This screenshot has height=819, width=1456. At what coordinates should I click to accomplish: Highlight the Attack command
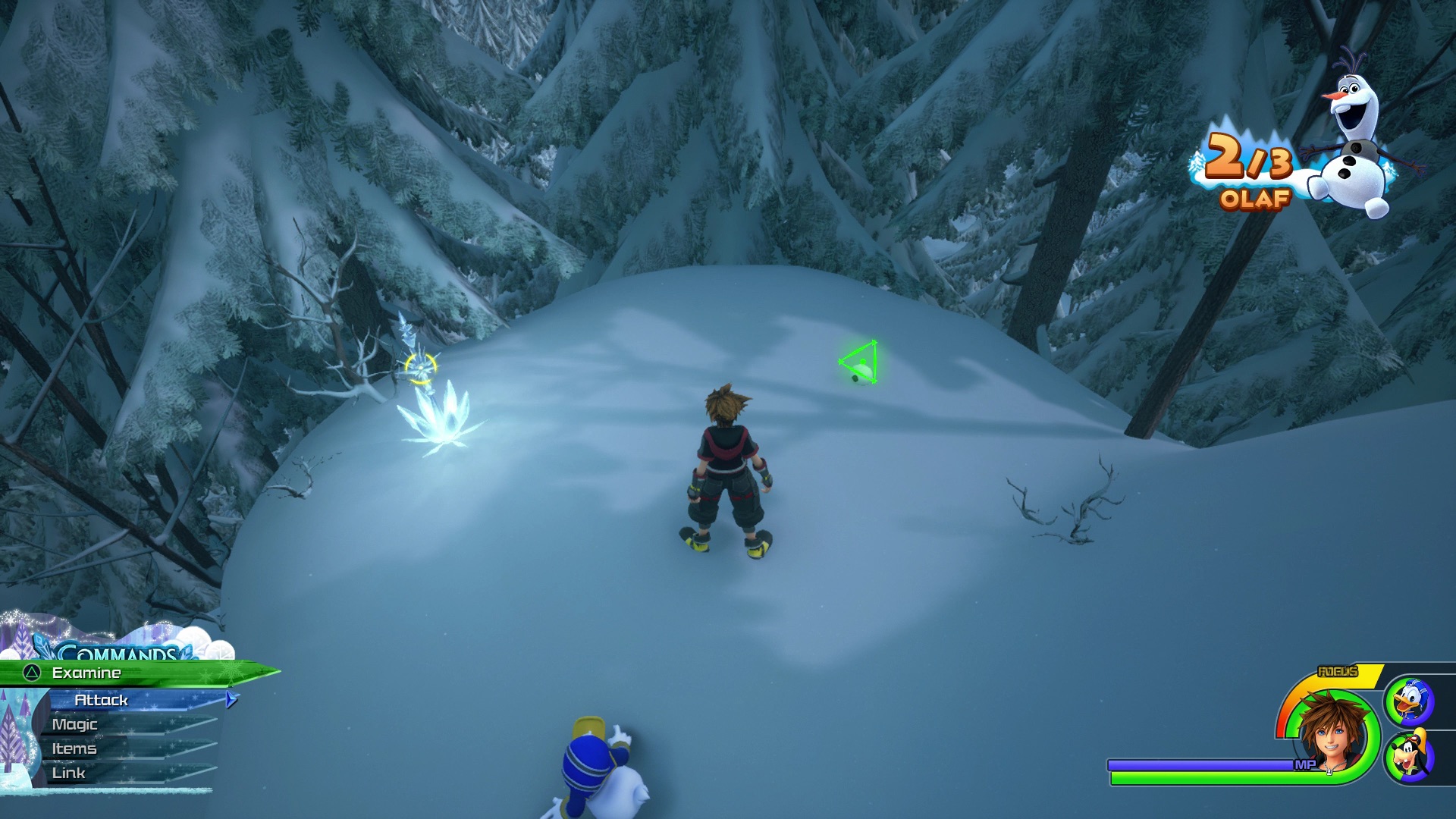[x=102, y=700]
